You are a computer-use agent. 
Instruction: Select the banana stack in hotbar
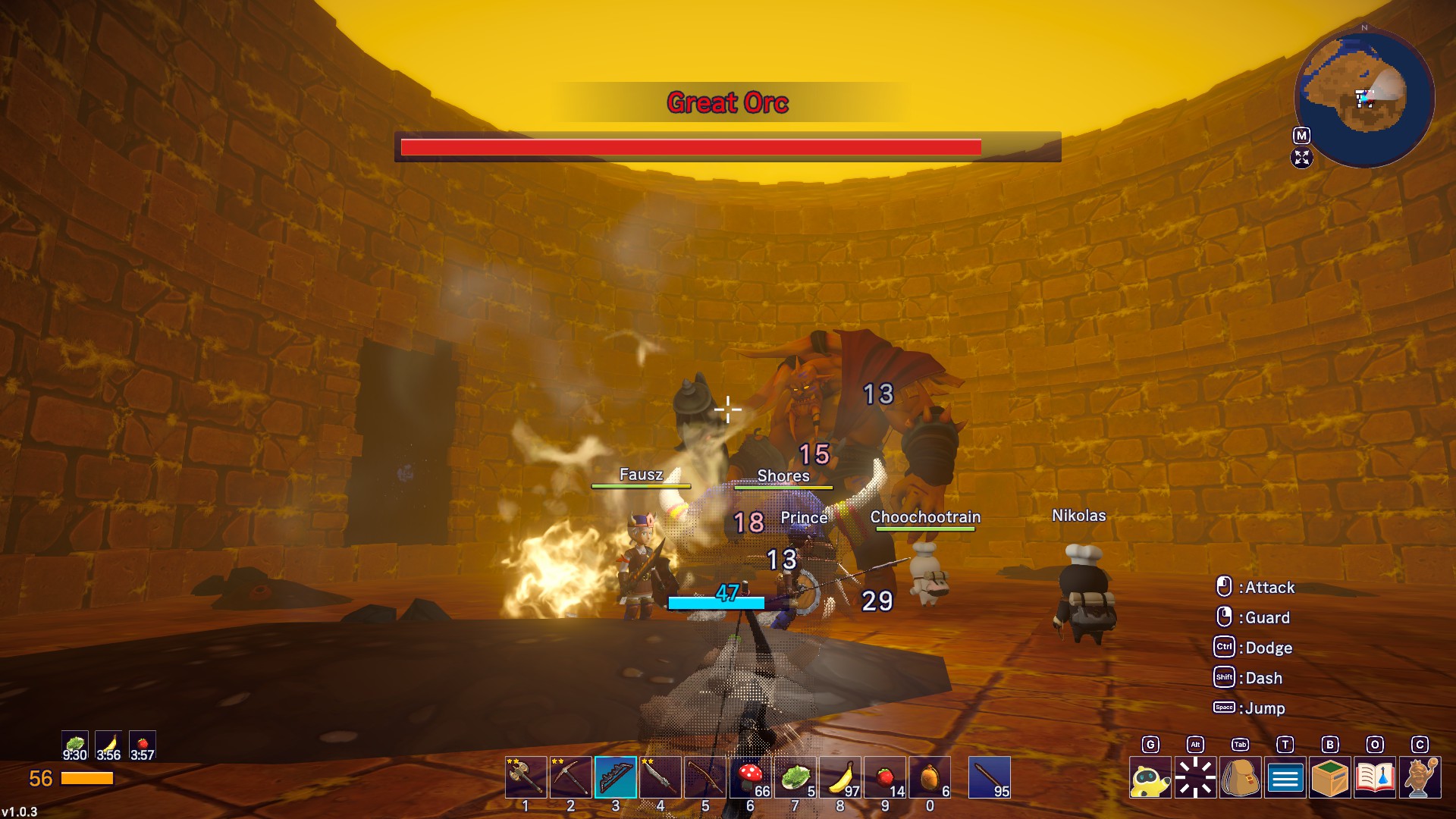[840, 777]
